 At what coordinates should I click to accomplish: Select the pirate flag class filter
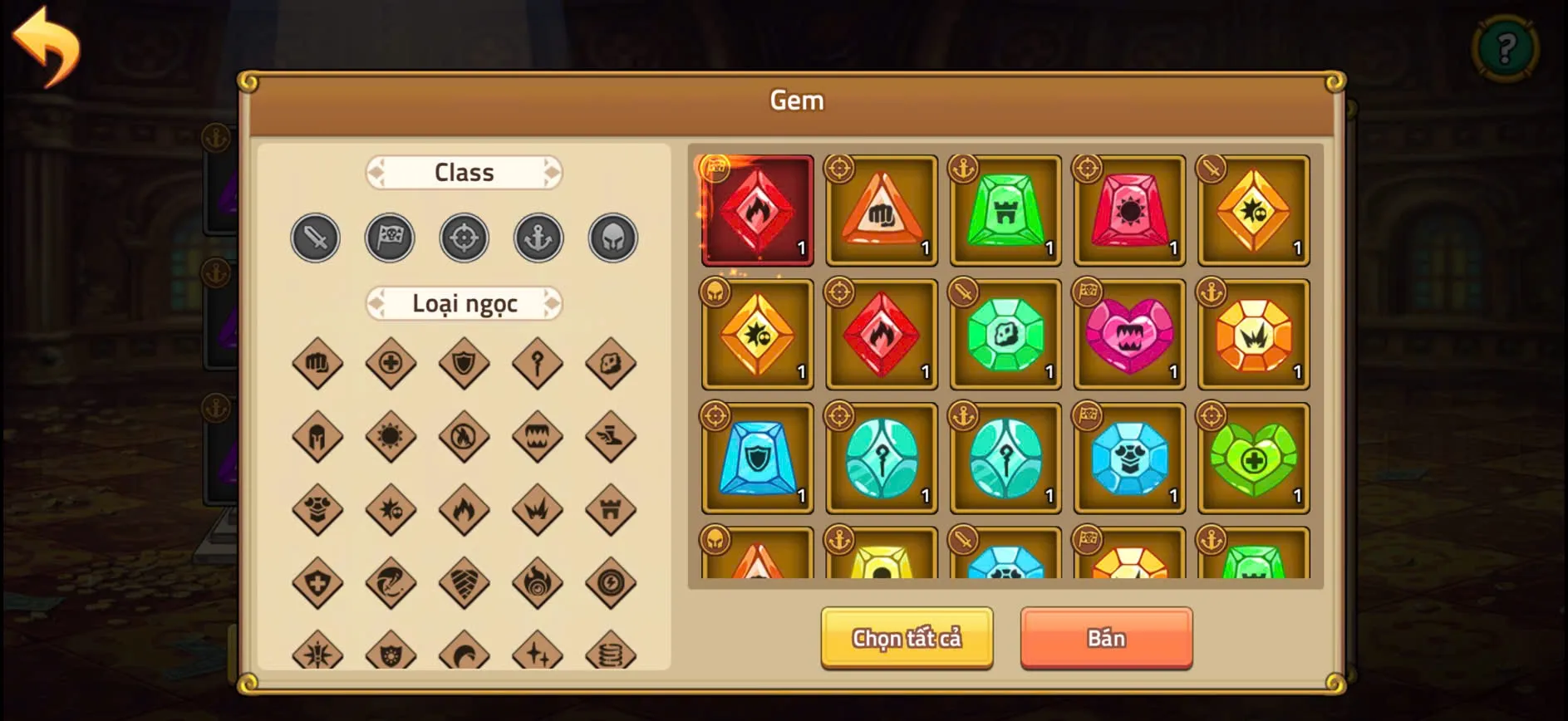click(x=390, y=237)
